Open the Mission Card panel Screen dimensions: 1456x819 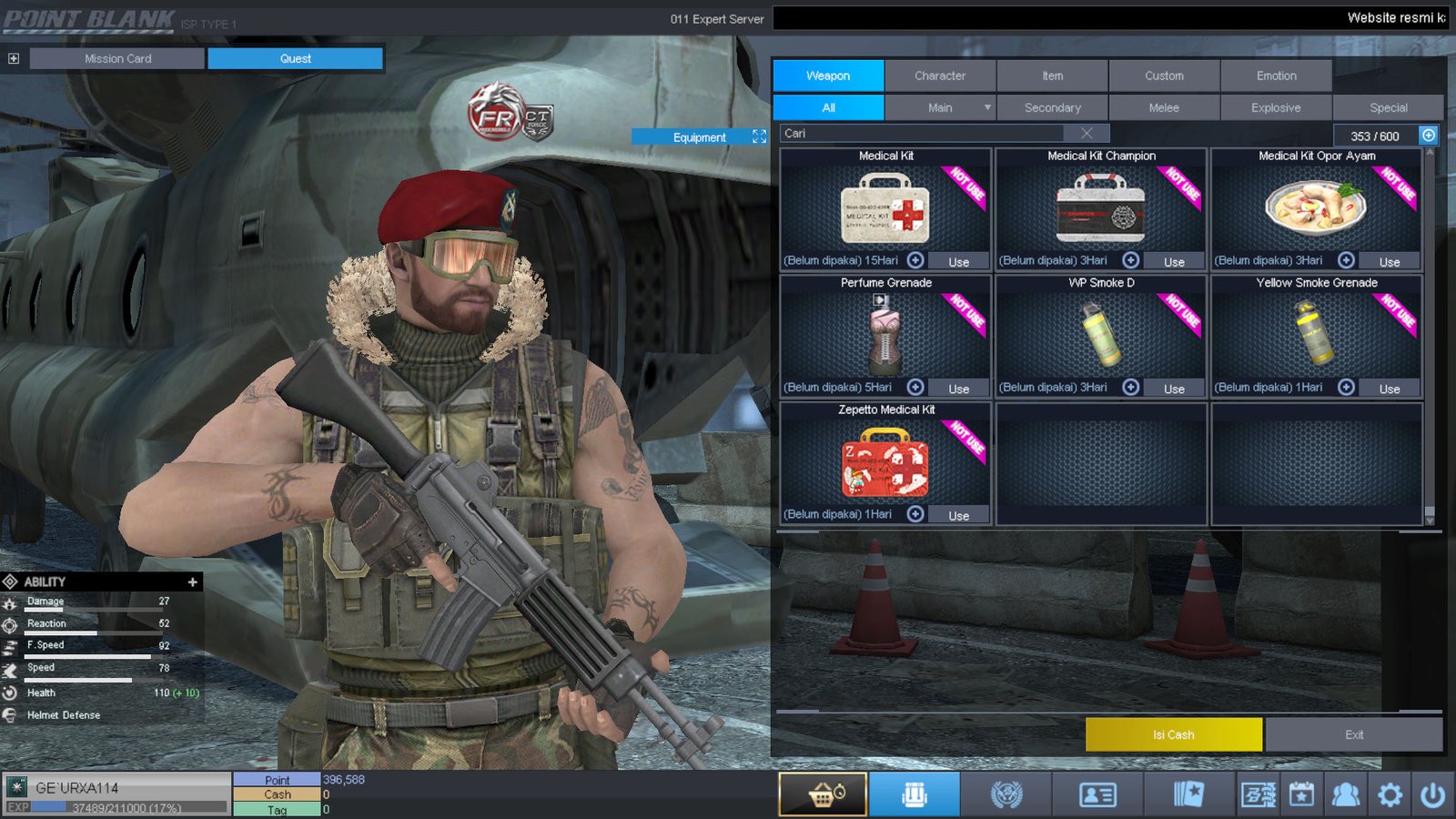(x=117, y=58)
